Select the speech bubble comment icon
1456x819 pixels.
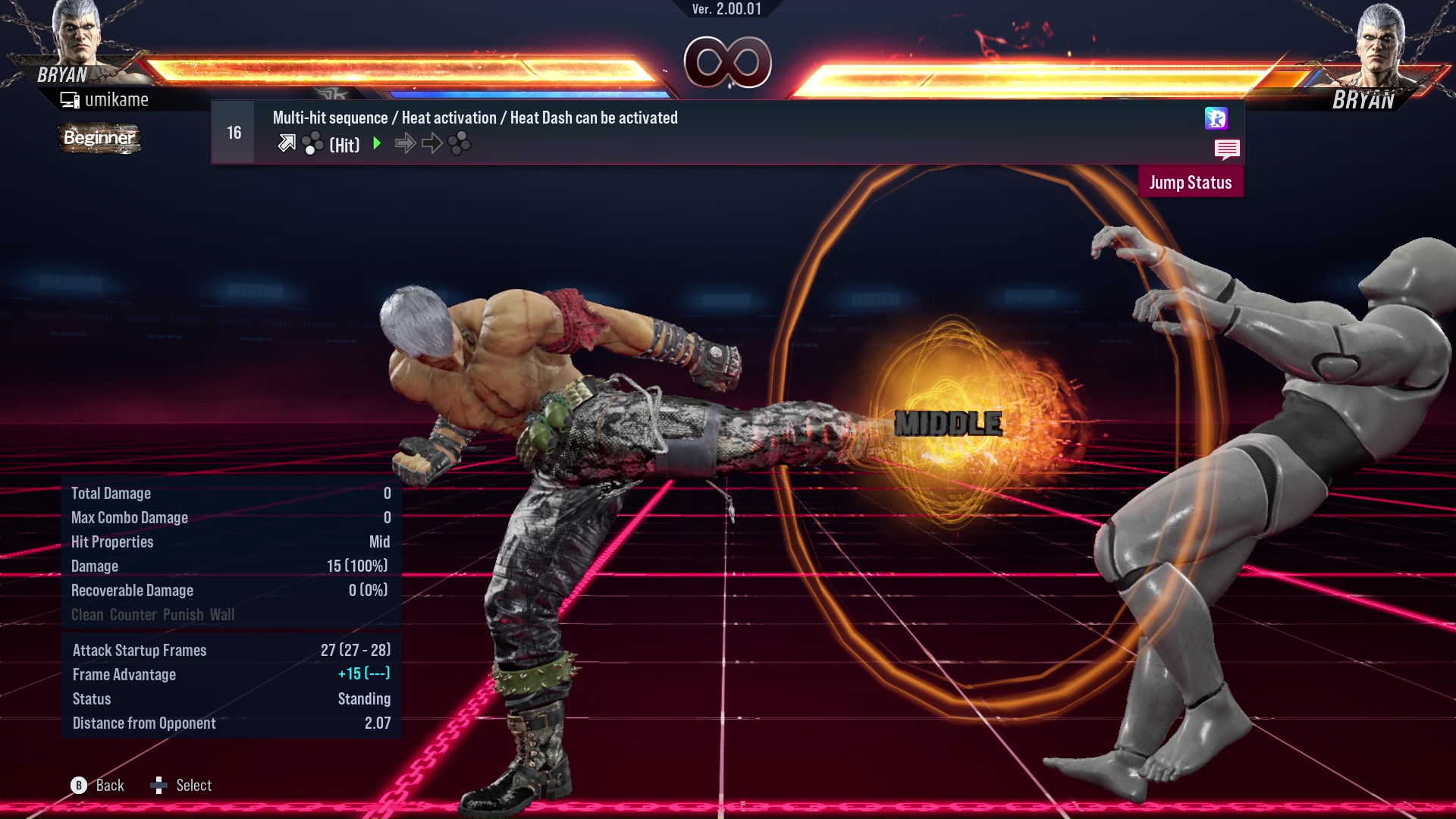tap(1228, 149)
